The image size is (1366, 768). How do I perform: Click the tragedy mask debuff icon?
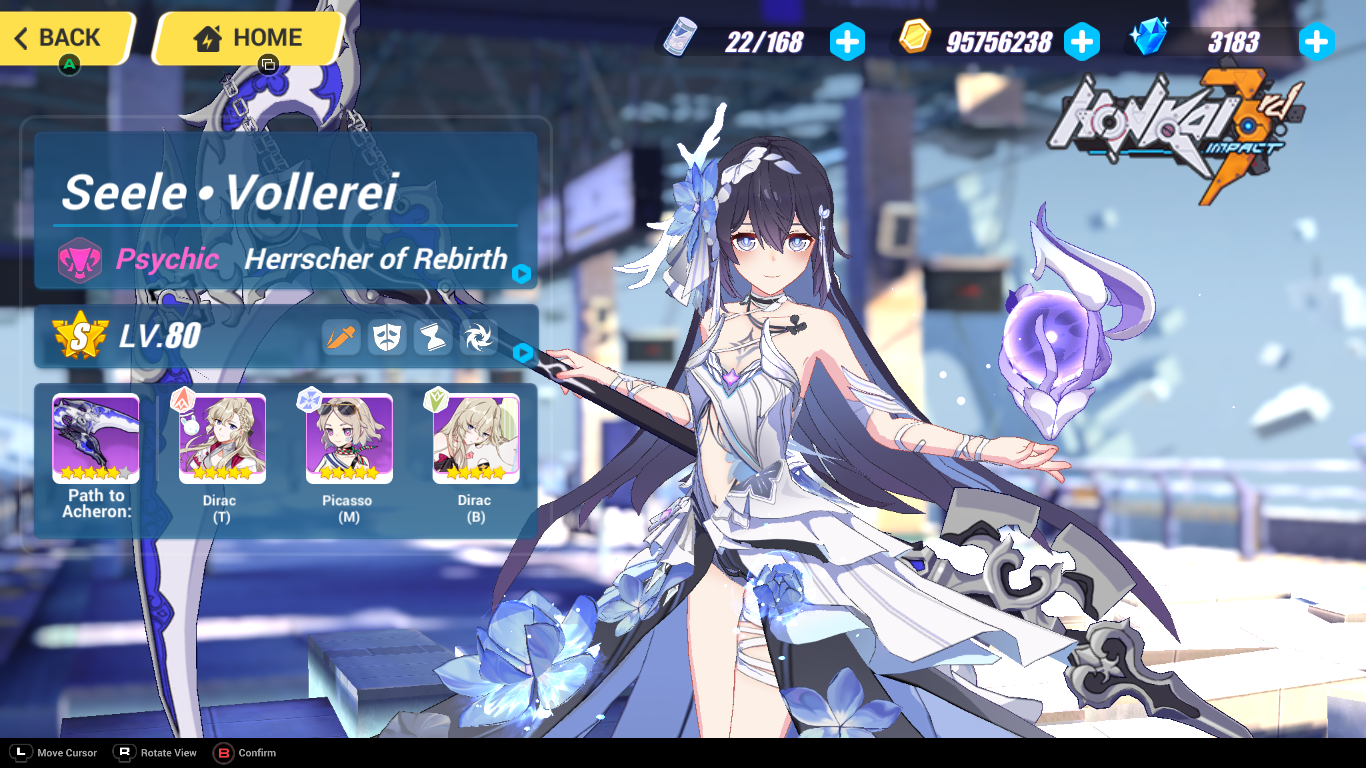(386, 337)
